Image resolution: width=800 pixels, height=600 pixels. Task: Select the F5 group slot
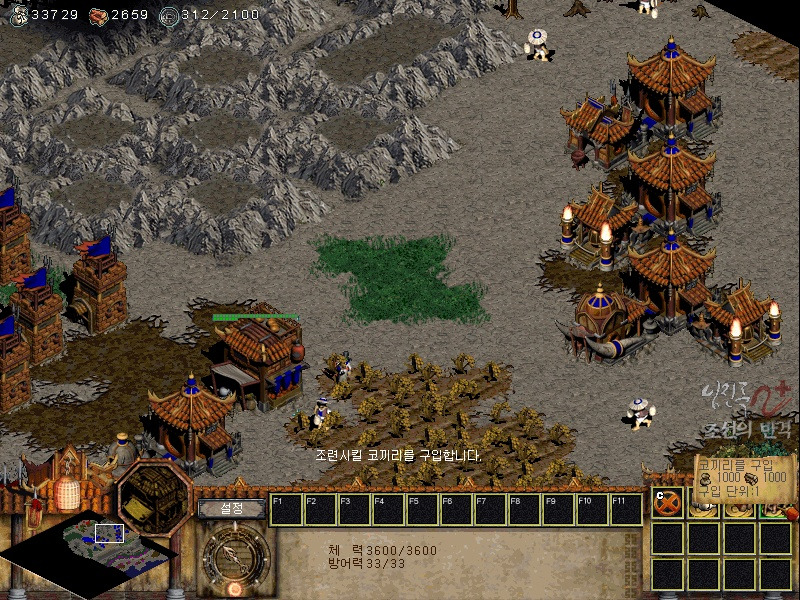pos(423,509)
